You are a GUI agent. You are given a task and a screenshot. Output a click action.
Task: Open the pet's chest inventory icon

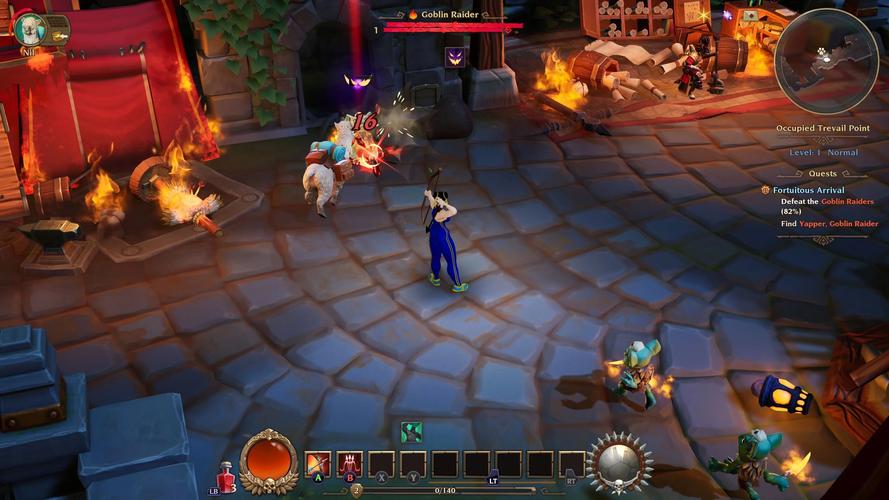(58, 27)
